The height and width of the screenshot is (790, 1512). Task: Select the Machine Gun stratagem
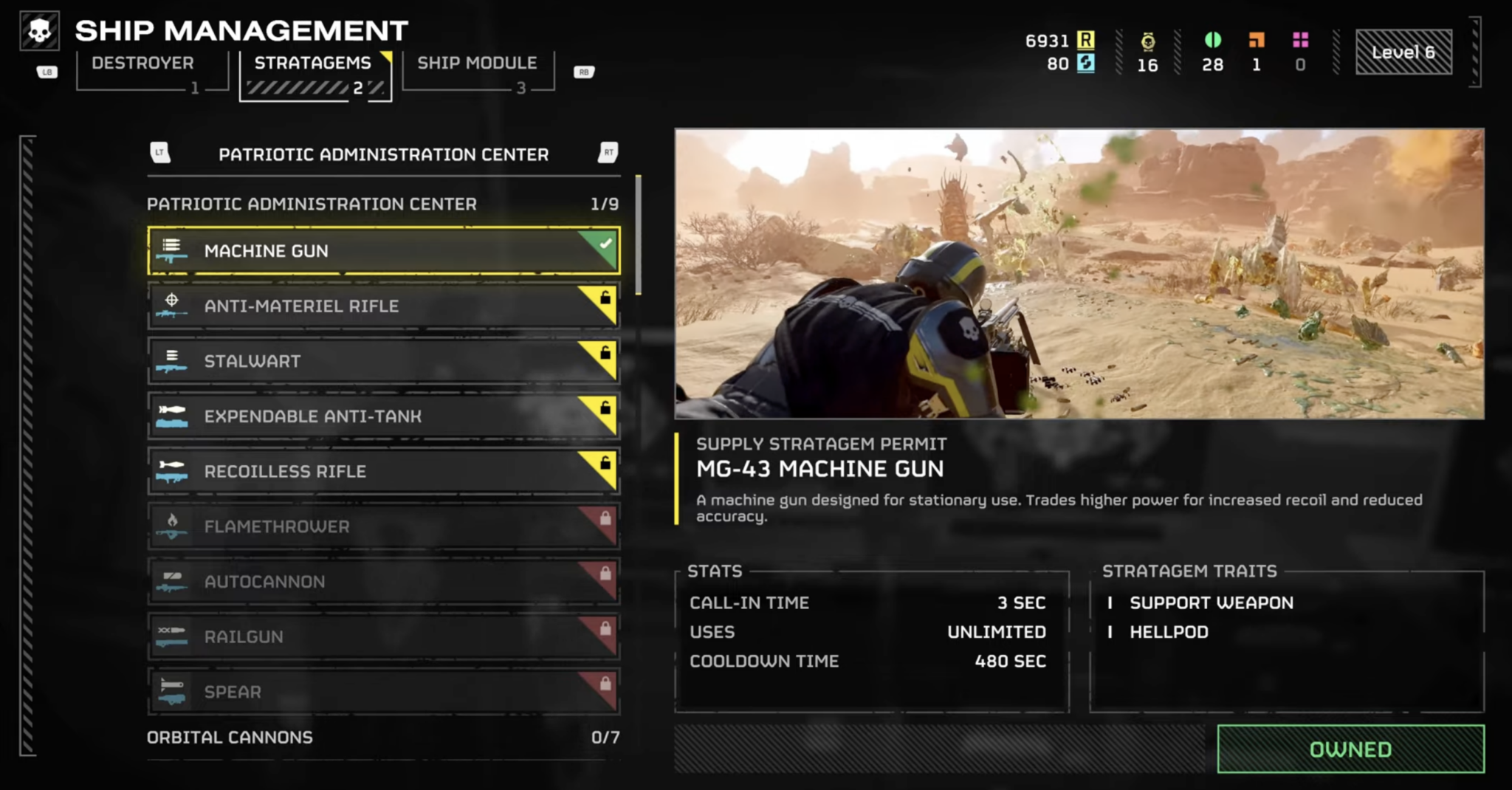coord(383,251)
